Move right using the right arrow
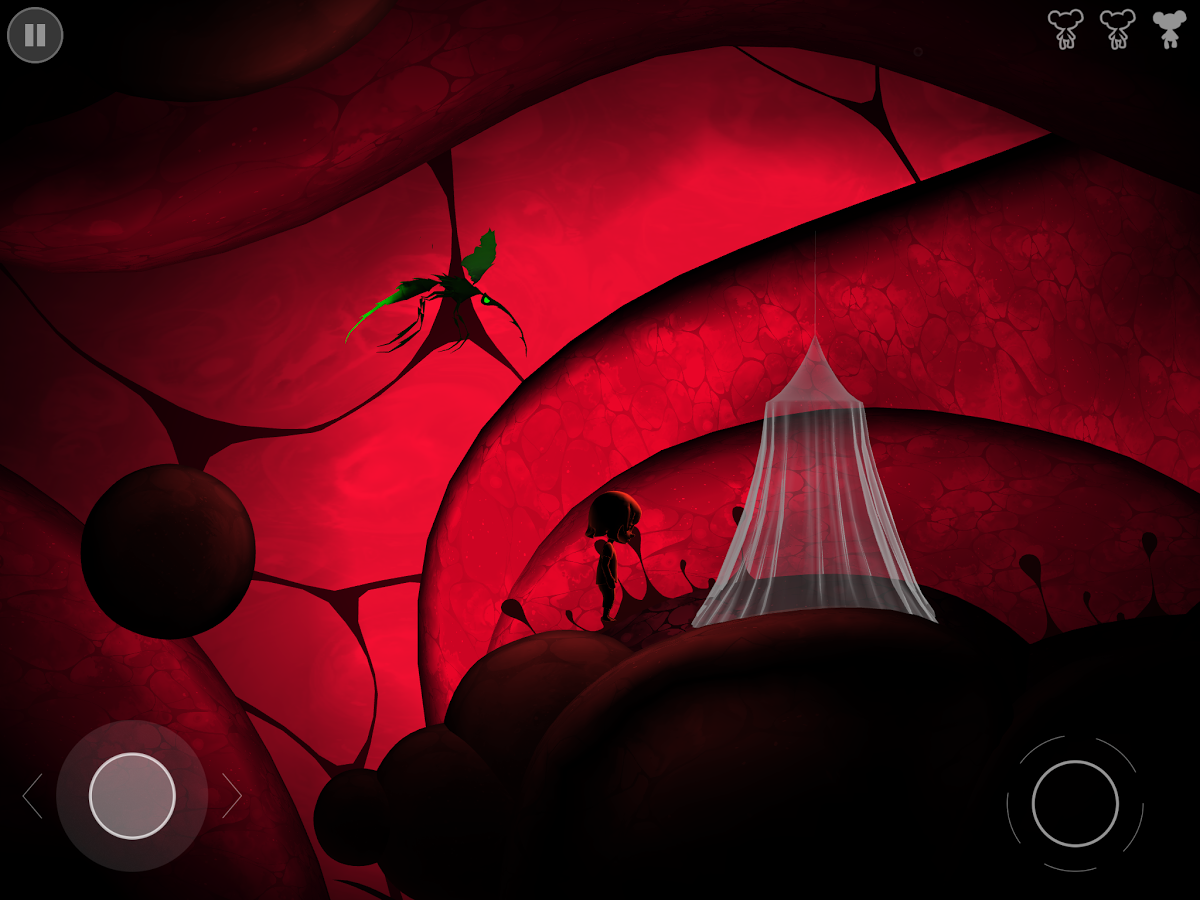The height and width of the screenshot is (900, 1200). point(232,796)
